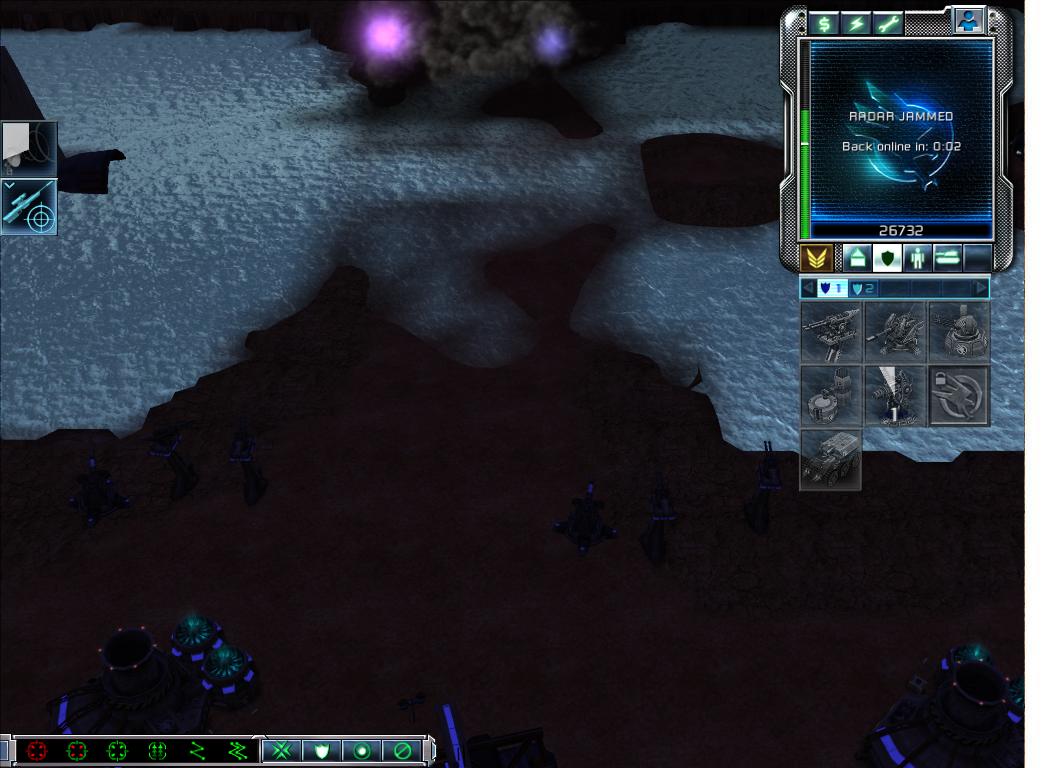Image resolution: width=1060 pixels, height=768 pixels.
Task: Toggle the power lightning bolt button
Action: click(856, 23)
